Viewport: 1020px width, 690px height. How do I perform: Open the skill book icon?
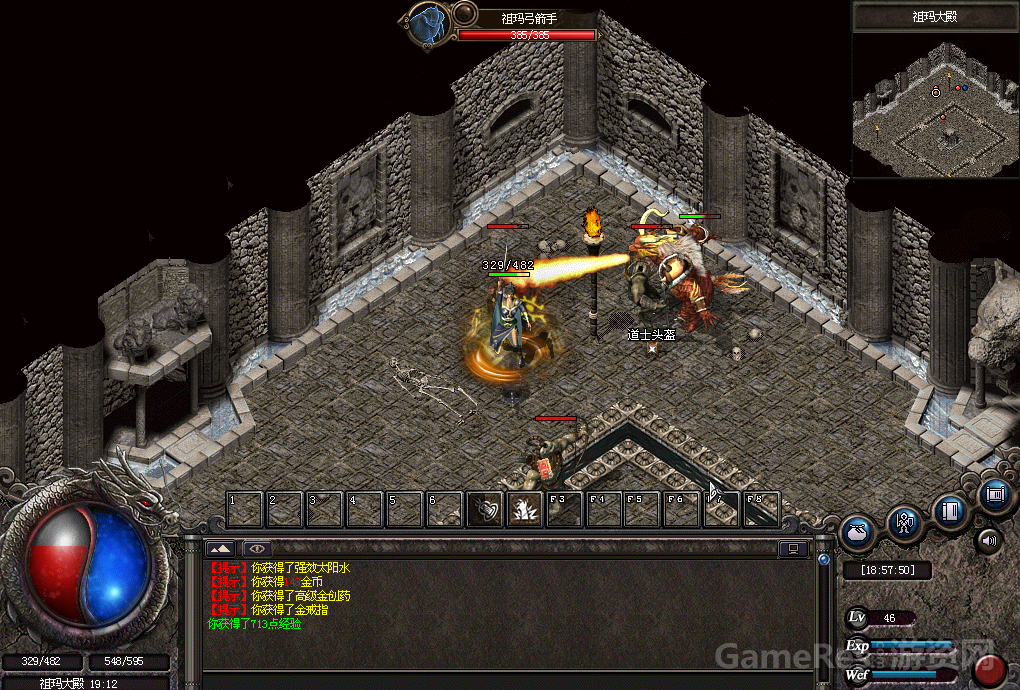951,511
